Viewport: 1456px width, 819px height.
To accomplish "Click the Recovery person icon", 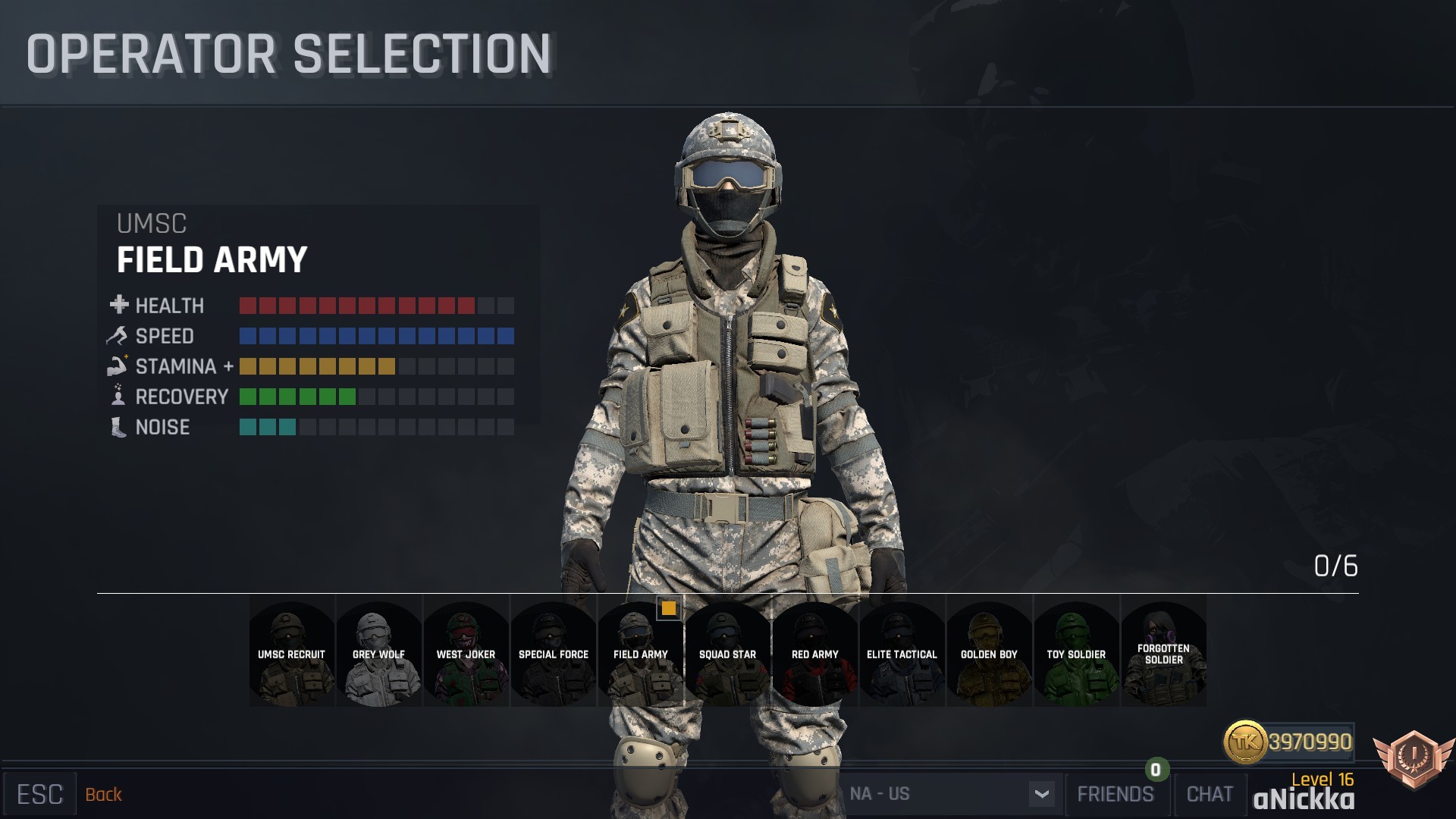I will (x=118, y=397).
